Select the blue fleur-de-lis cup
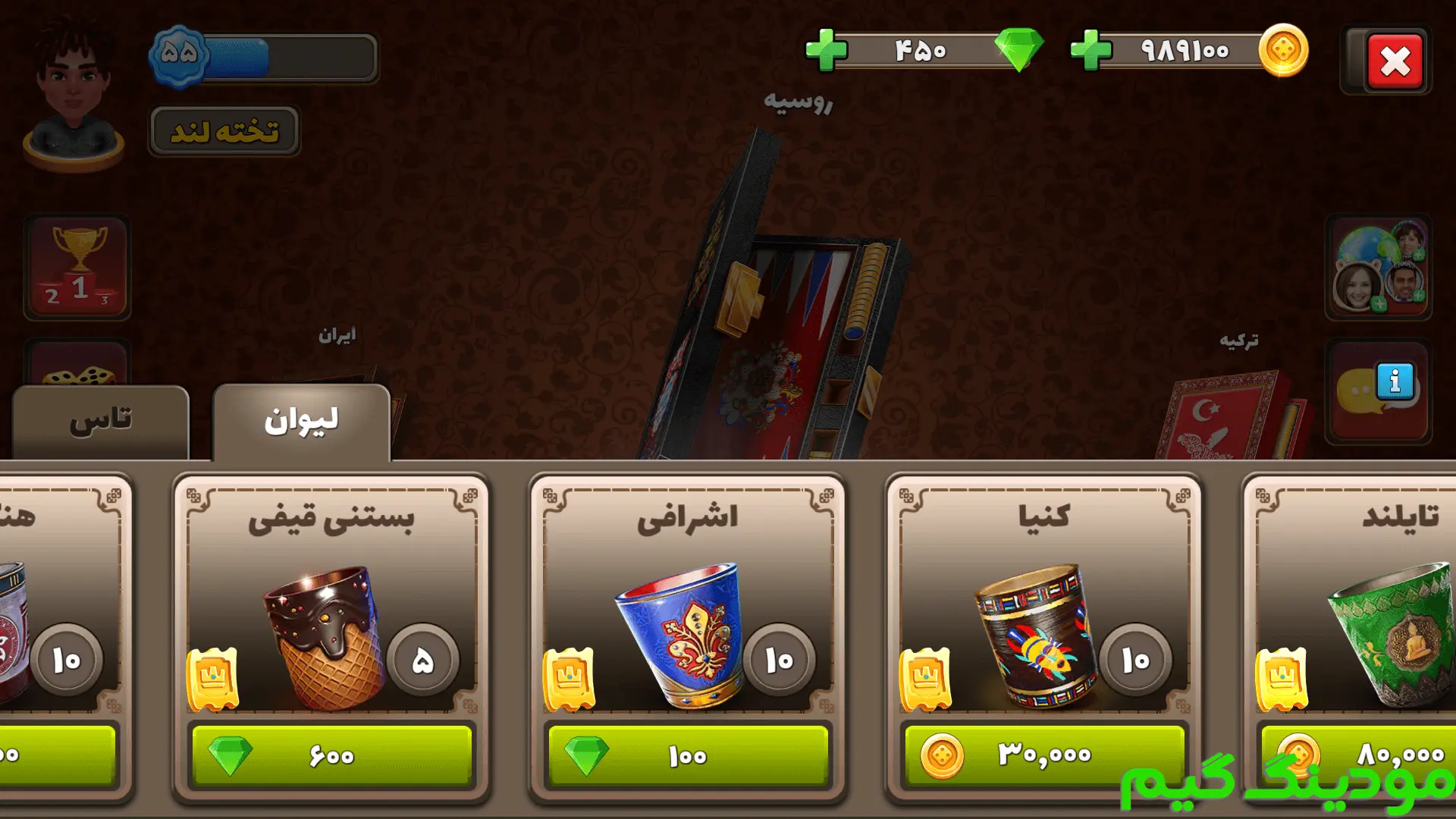1456x819 pixels. pos(679,633)
